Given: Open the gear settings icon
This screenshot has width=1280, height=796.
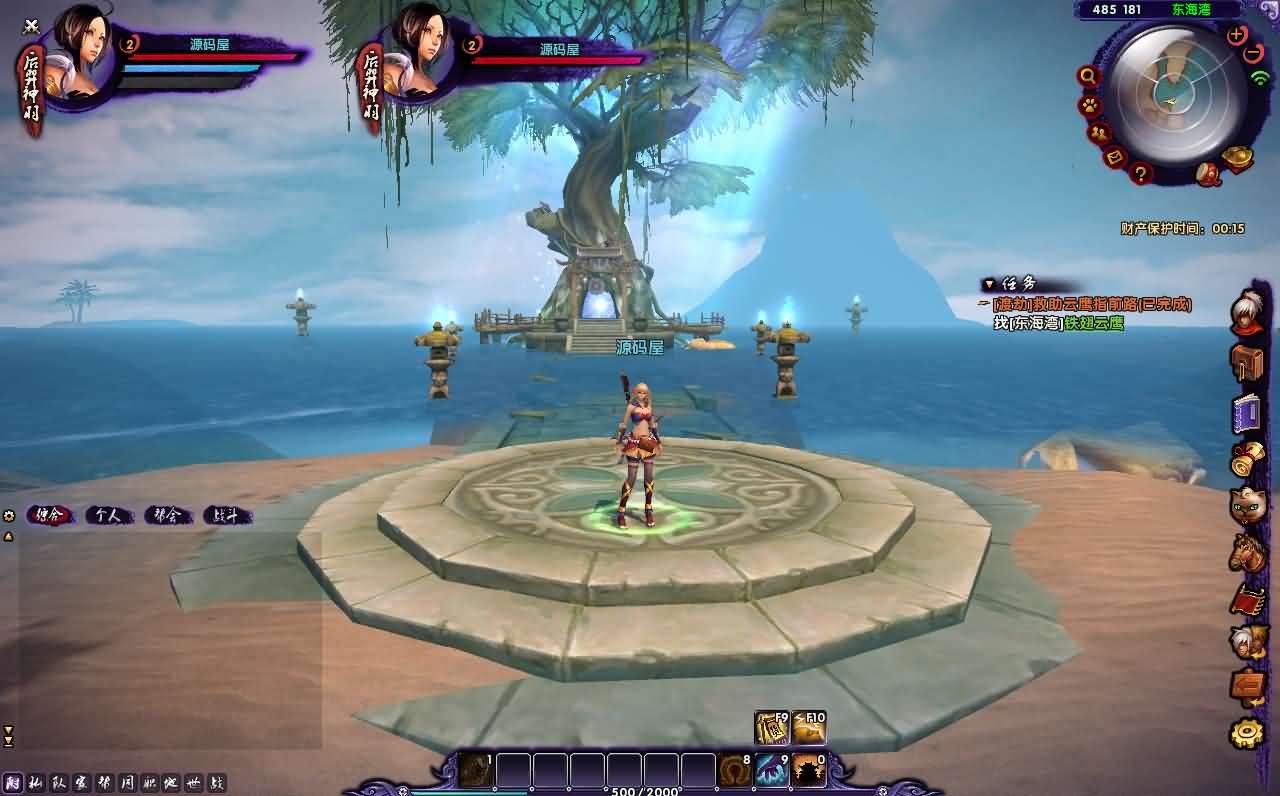Looking at the screenshot, I should pos(1247,734).
